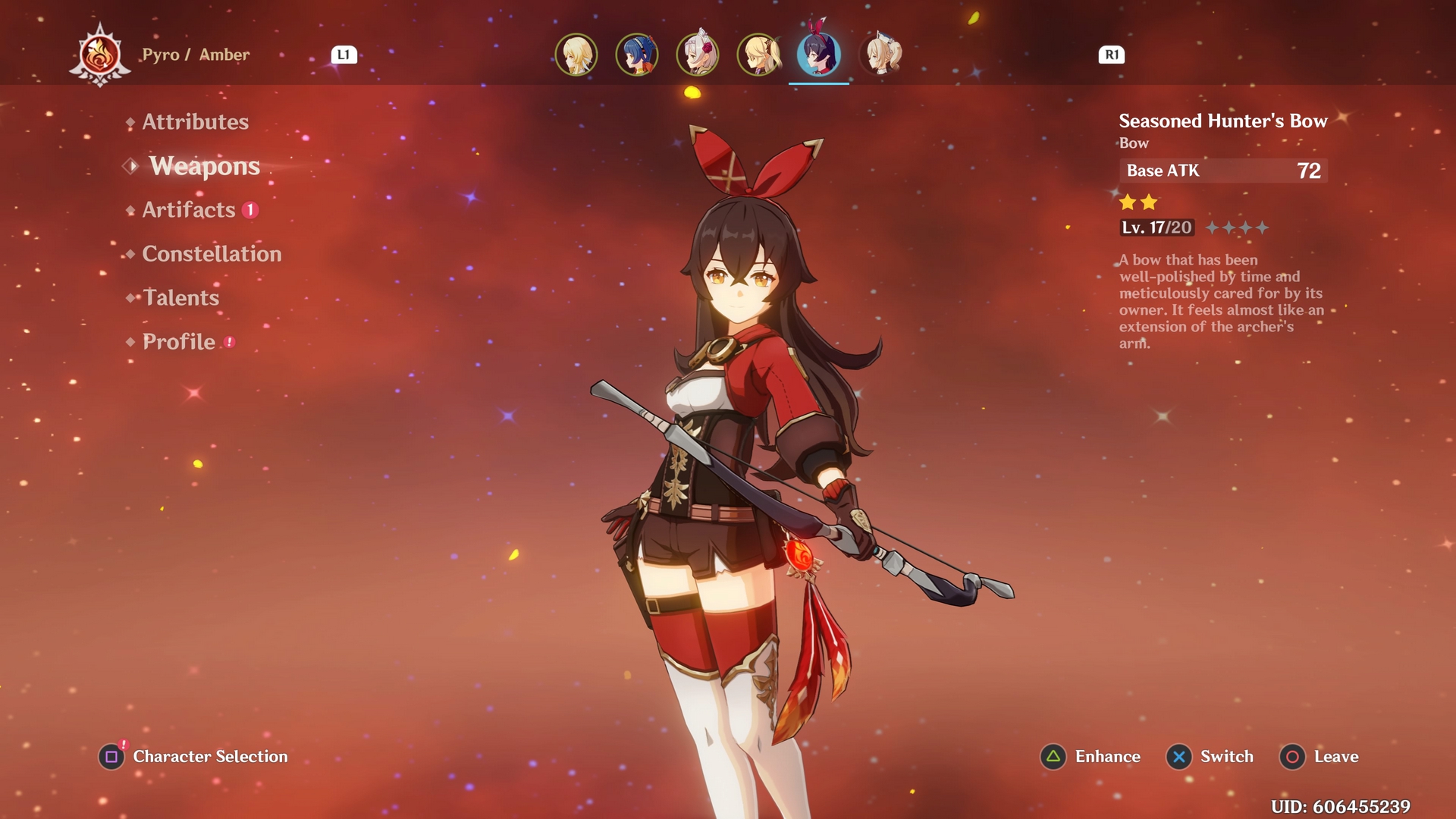
Task: Select Noelle's silver-haired portrait
Action: pyautogui.click(x=698, y=55)
